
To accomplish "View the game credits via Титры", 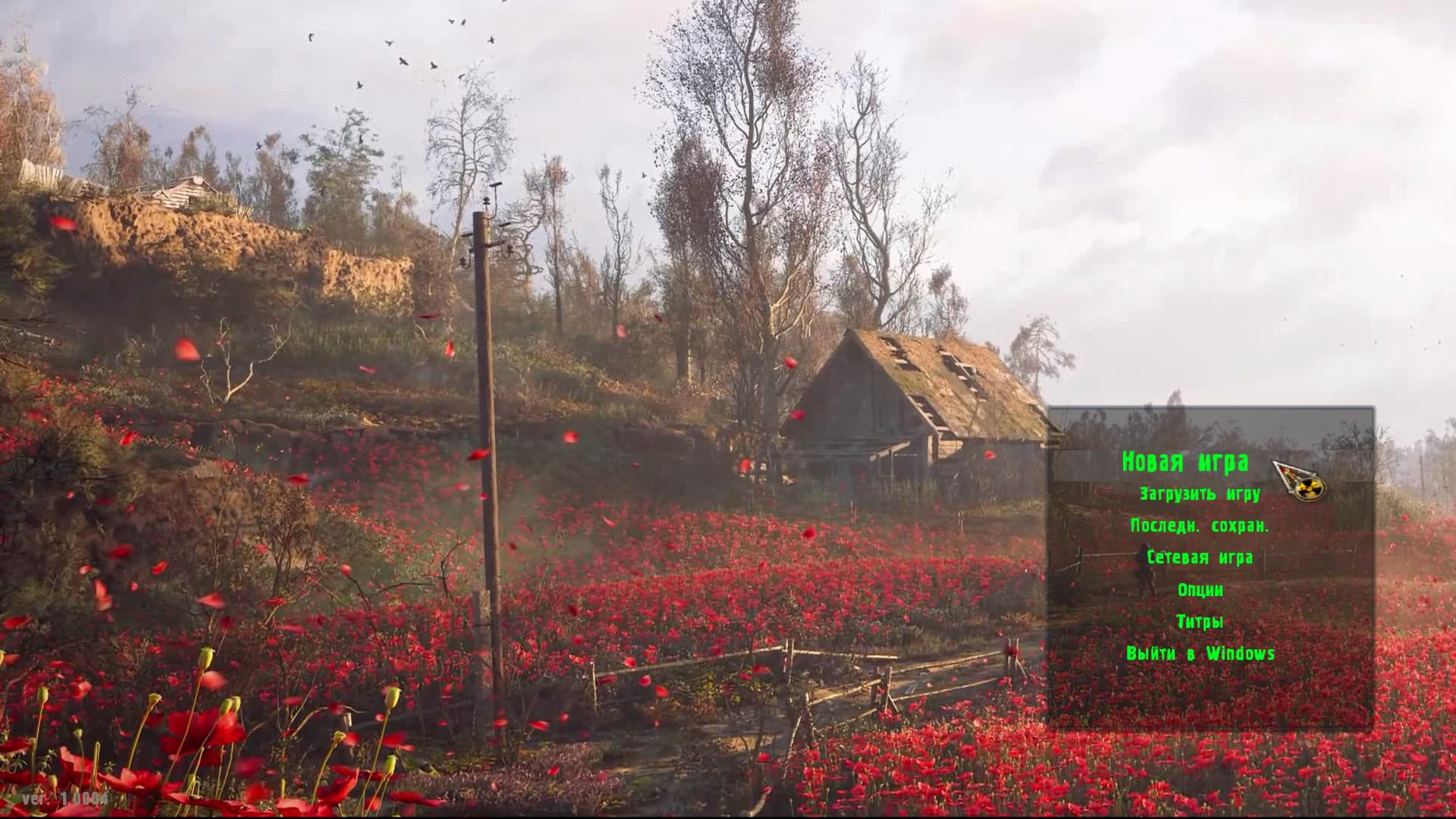I will coord(1200,620).
